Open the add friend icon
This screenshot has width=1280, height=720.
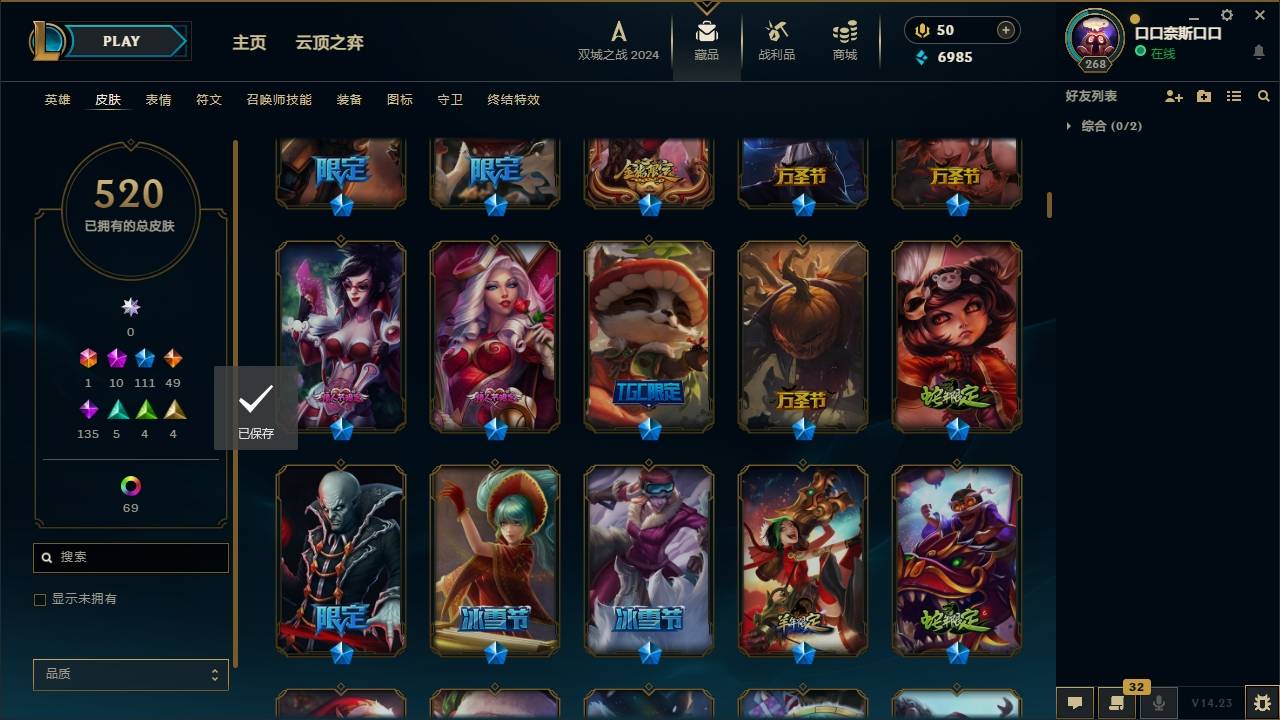pos(1172,96)
